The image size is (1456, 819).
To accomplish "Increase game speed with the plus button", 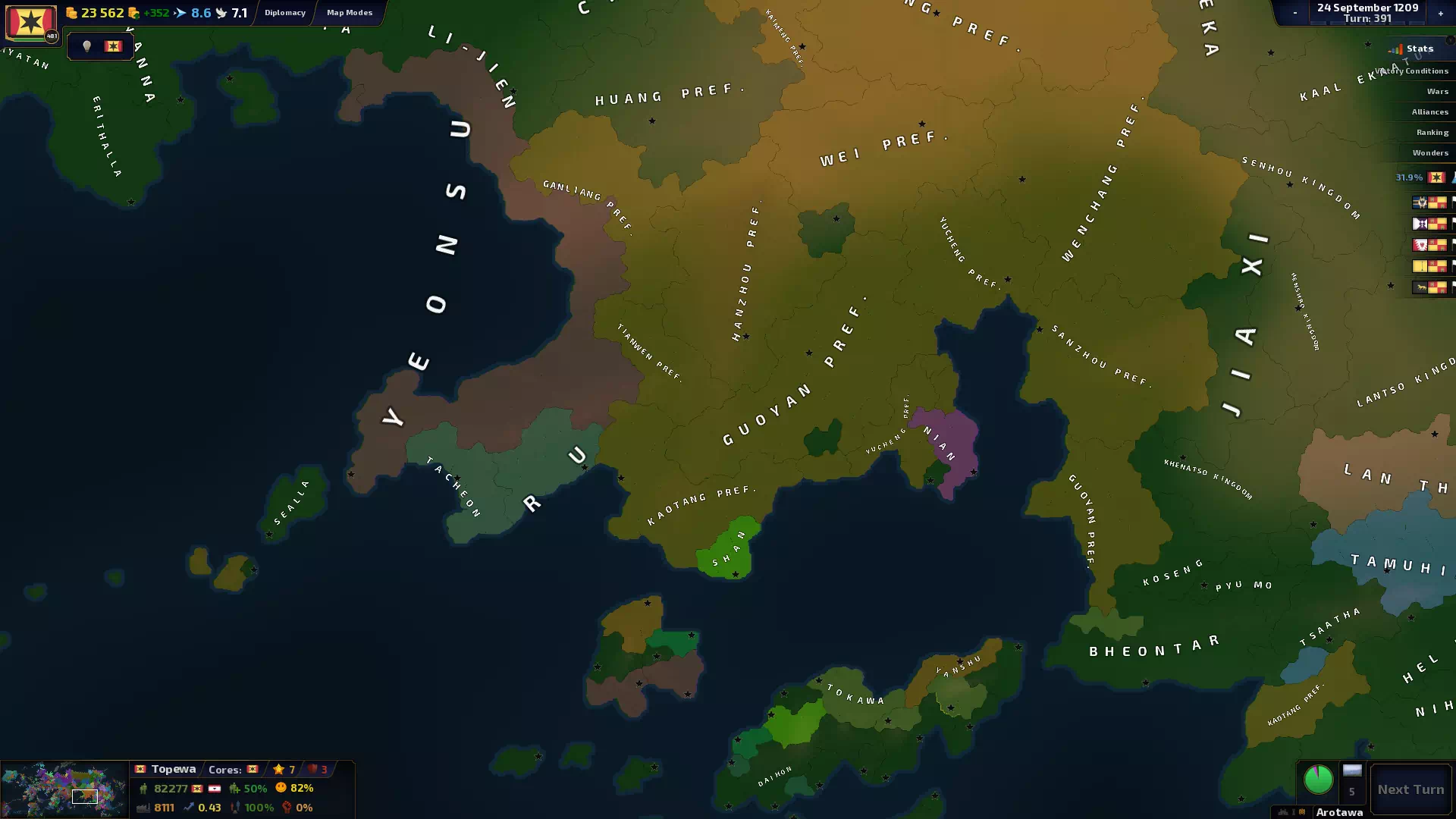I will pyautogui.click(x=1440, y=13).
